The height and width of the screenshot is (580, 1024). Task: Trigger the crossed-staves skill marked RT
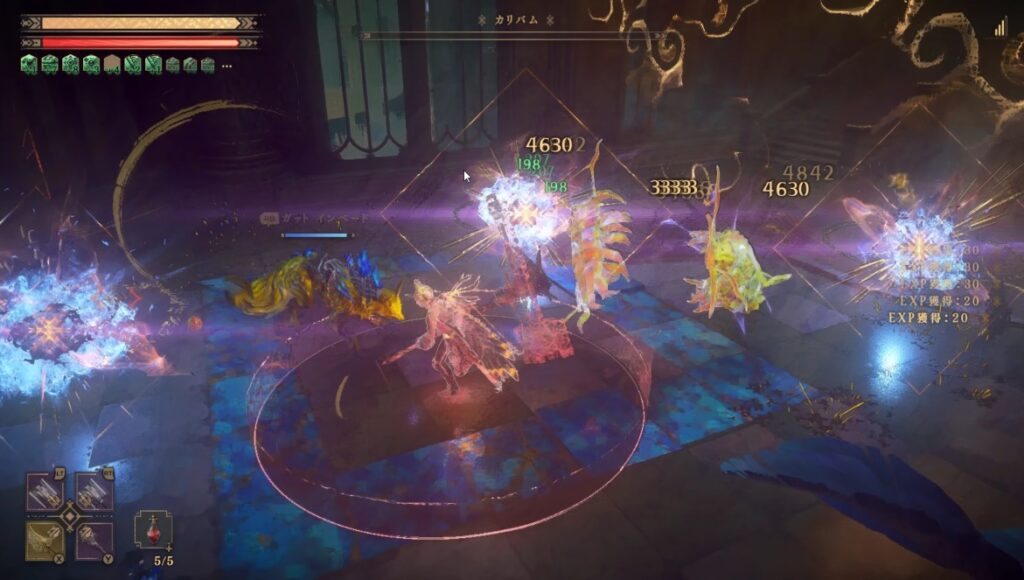pyautogui.click(x=93, y=492)
